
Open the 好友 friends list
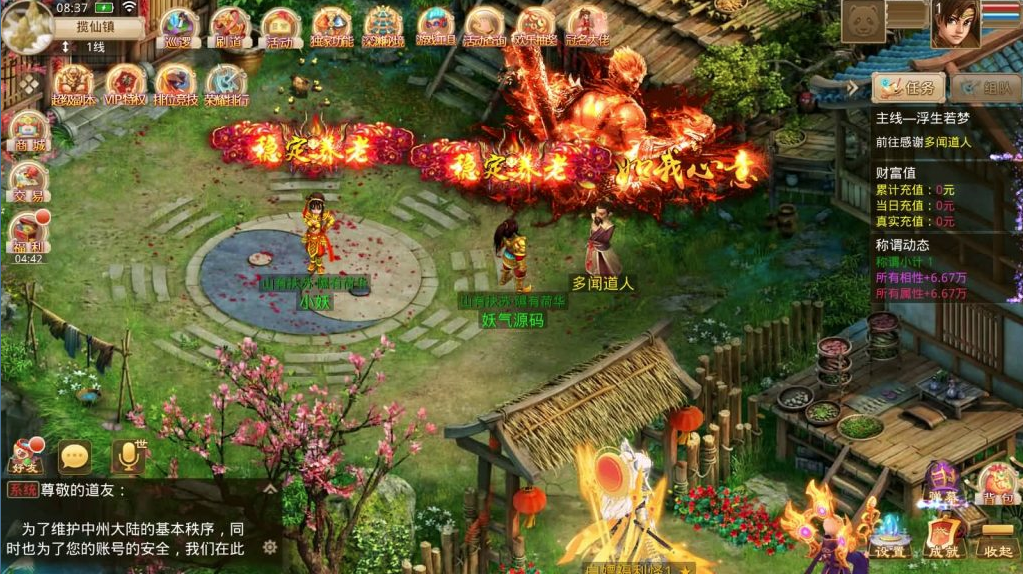[27, 457]
